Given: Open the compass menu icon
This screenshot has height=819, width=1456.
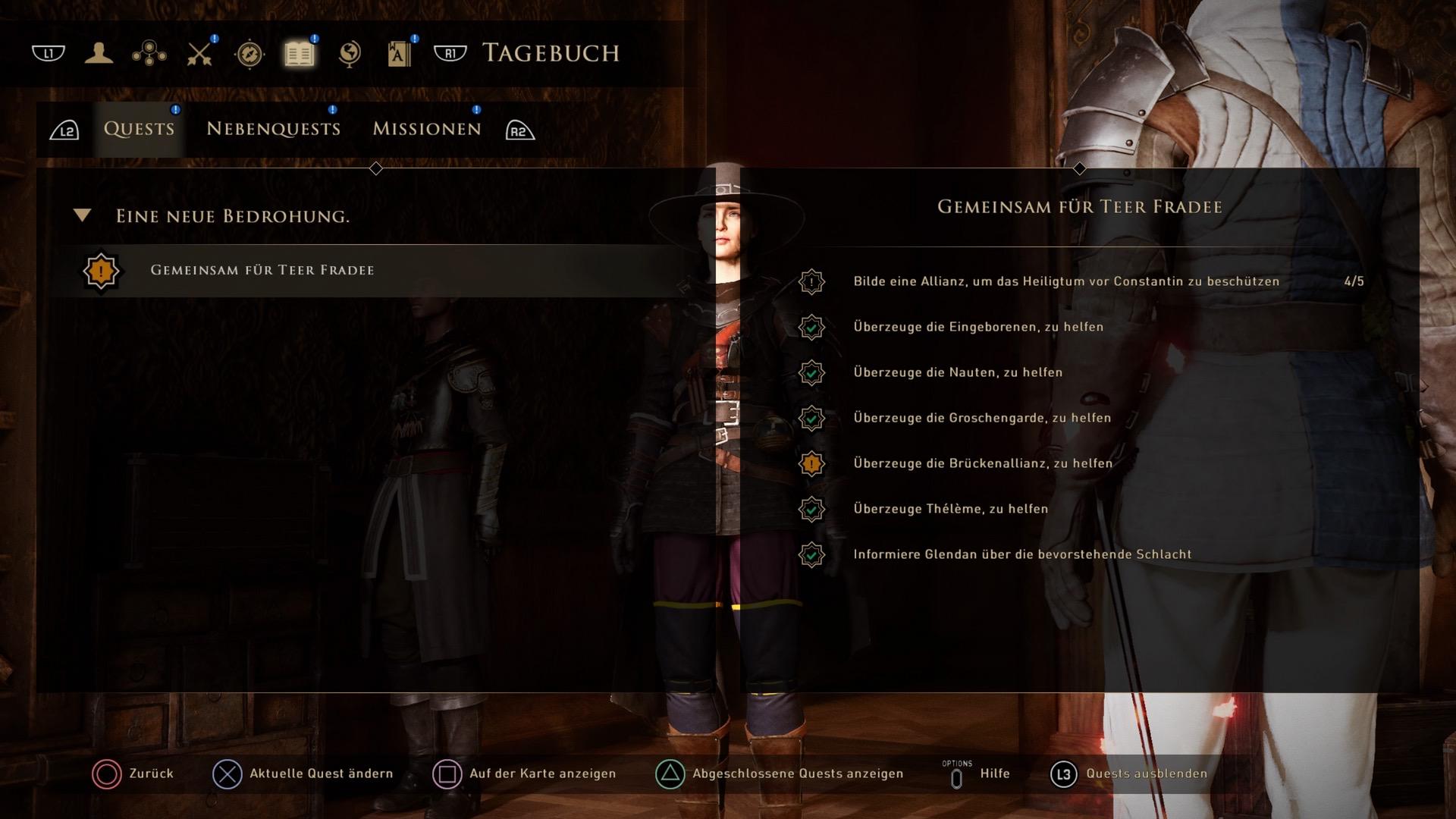Looking at the screenshot, I should 249,54.
